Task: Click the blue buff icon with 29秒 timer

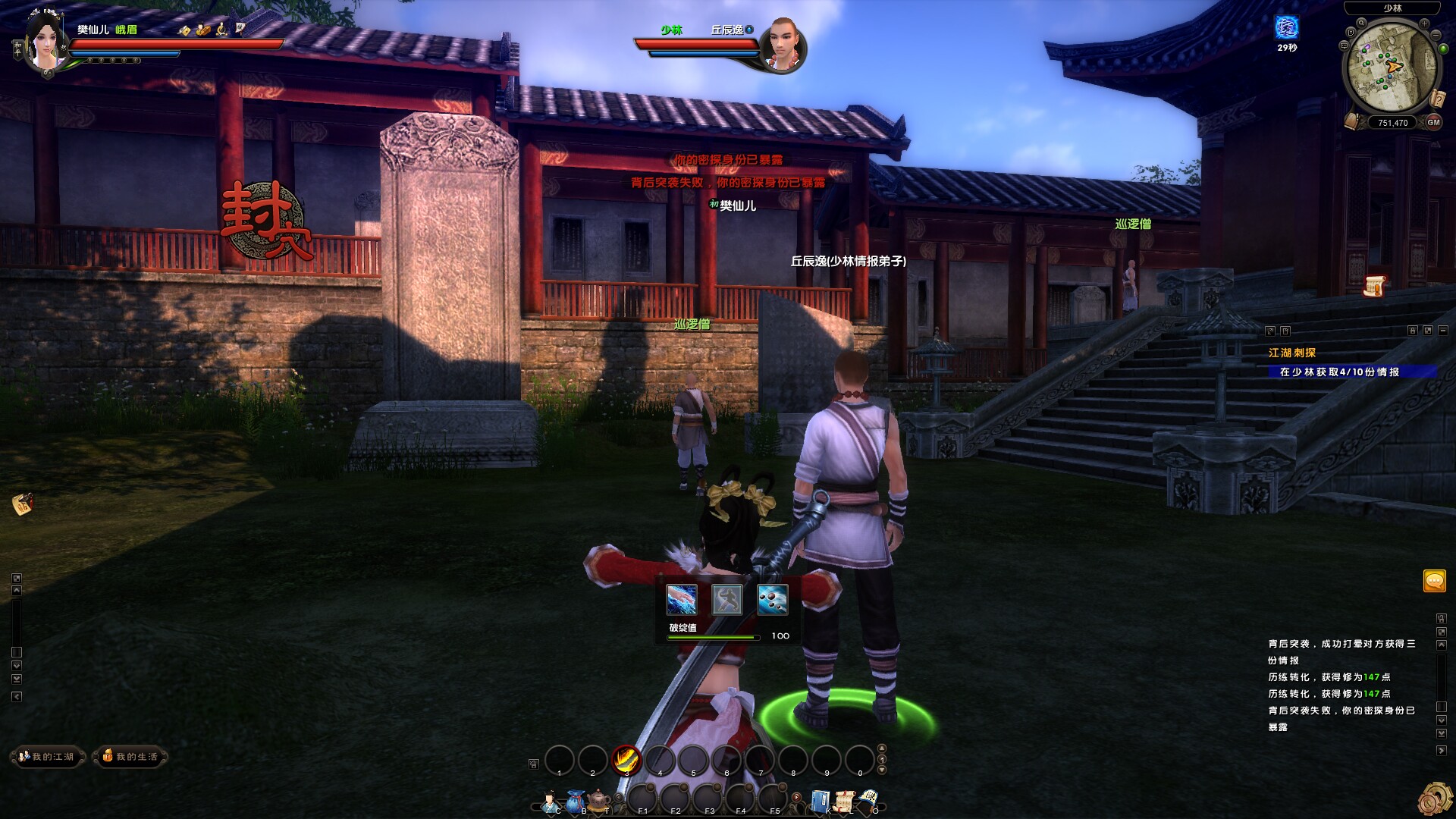Action: (x=1287, y=27)
